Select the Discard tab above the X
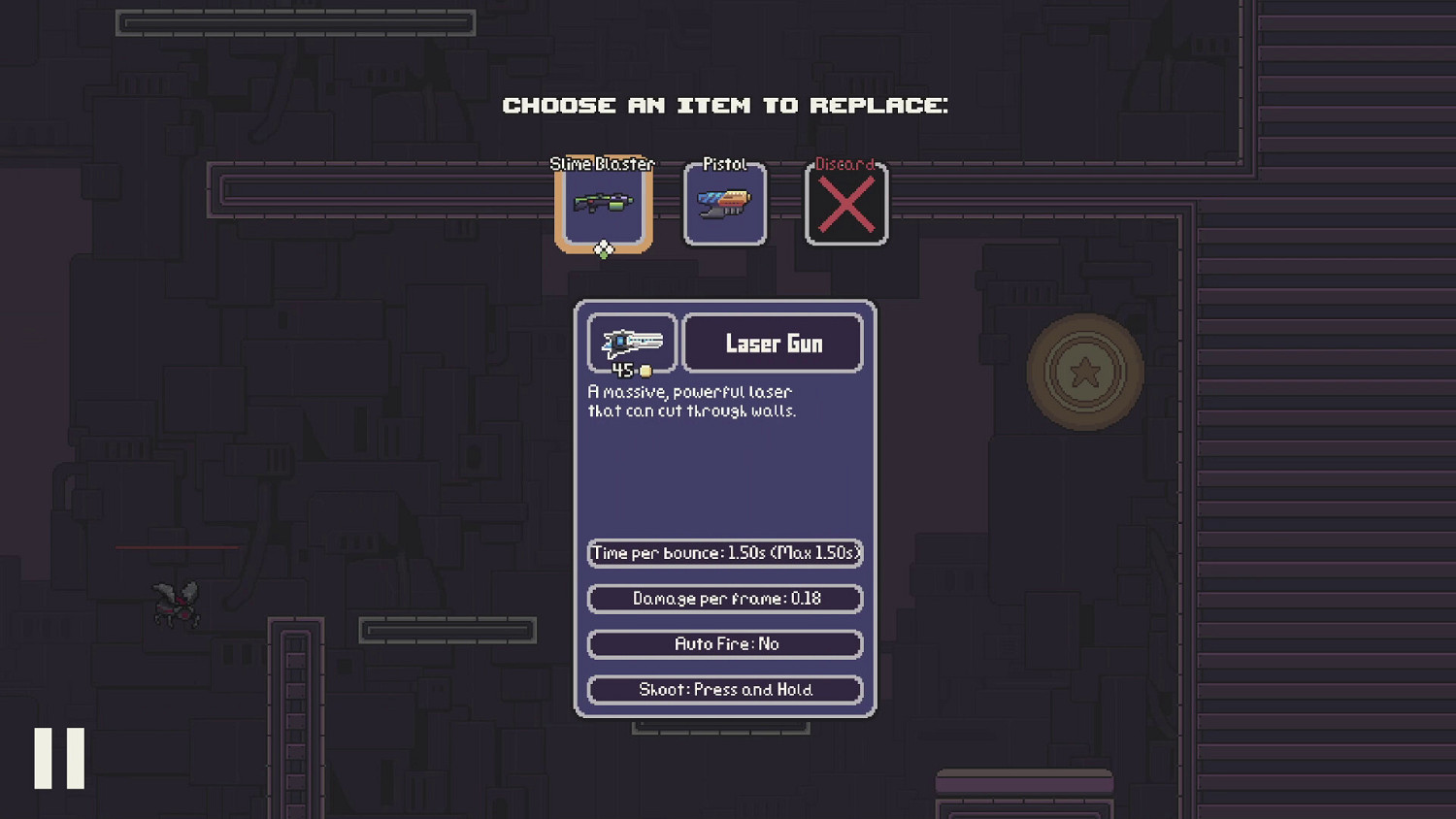 (844, 164)
